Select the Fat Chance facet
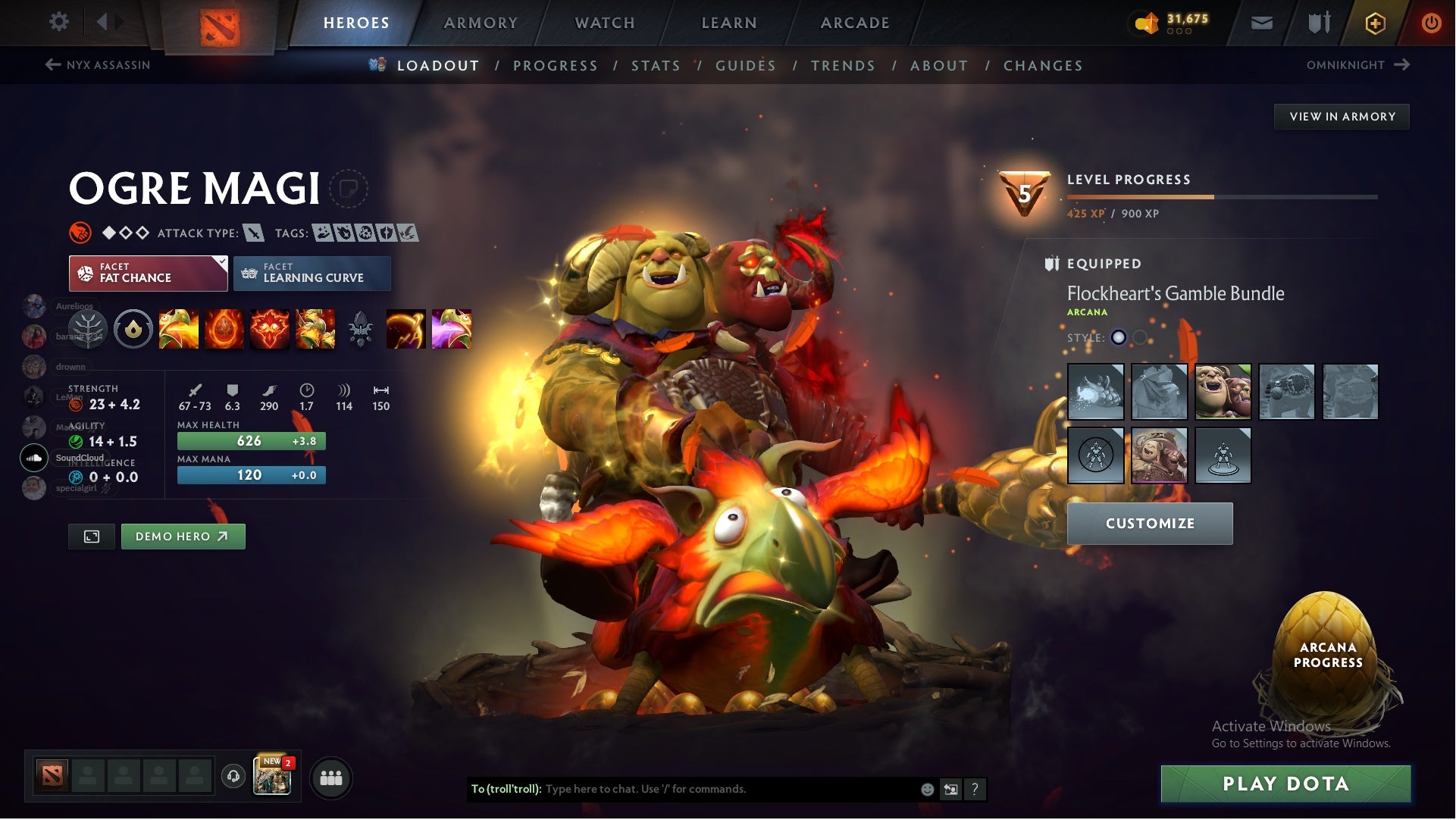Viewport: 1456px width, 820px height. point(147,273)
